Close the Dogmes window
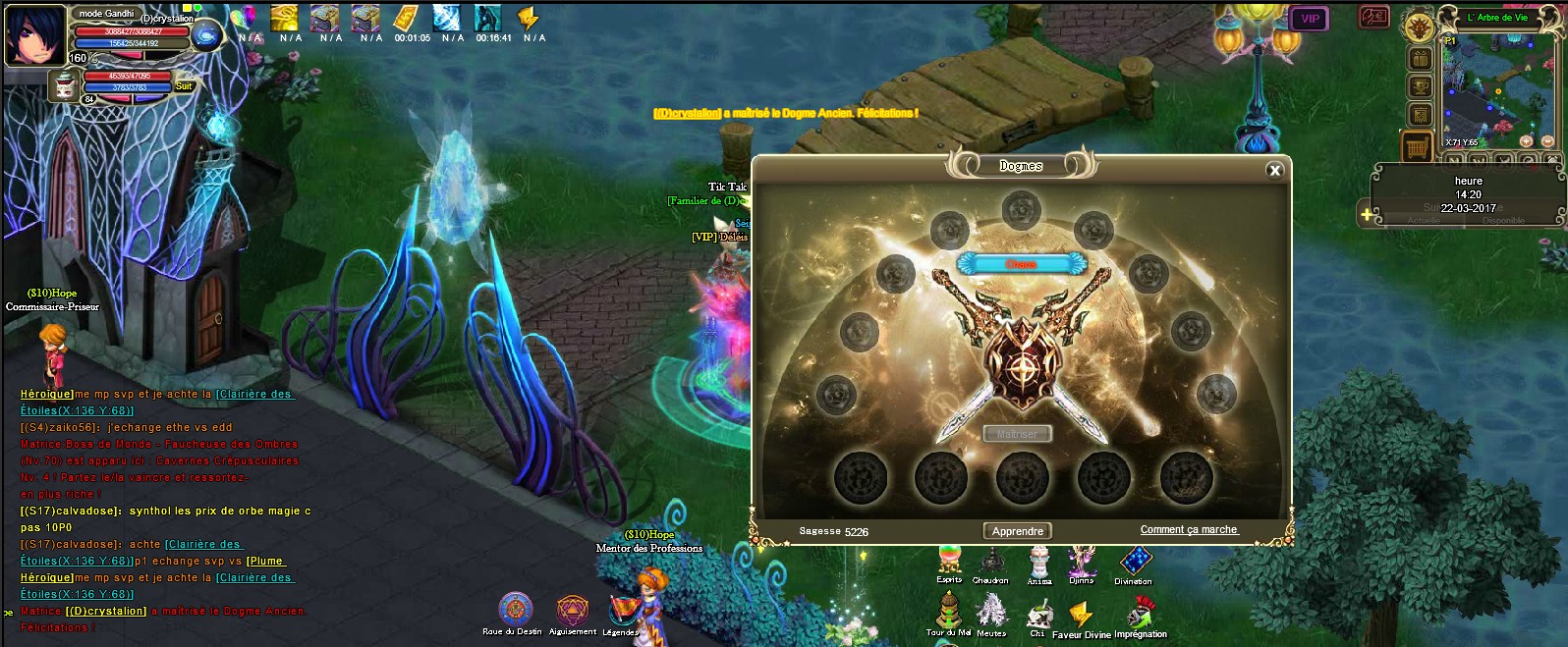The image size is (1568, 647). [1274, 171]
